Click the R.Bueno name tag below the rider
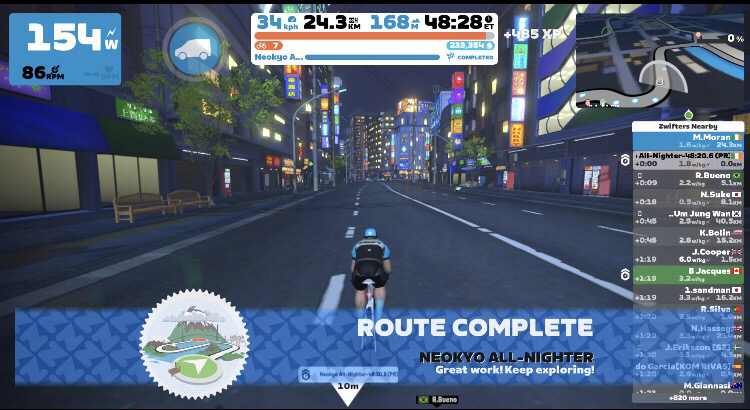750x410 pixels. pyautogui.click(x=437, y=400)
